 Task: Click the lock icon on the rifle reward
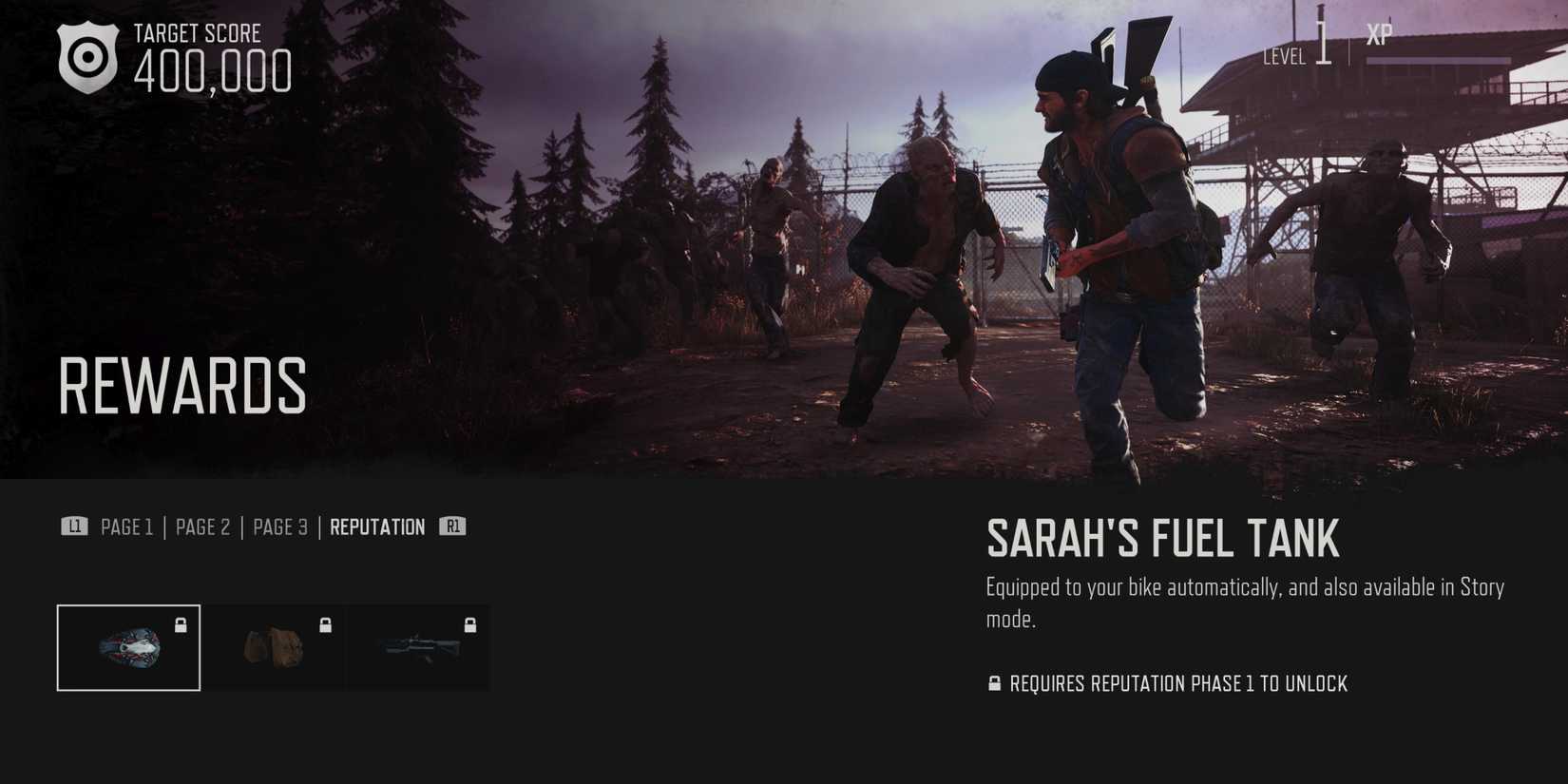tap(468, 626)
